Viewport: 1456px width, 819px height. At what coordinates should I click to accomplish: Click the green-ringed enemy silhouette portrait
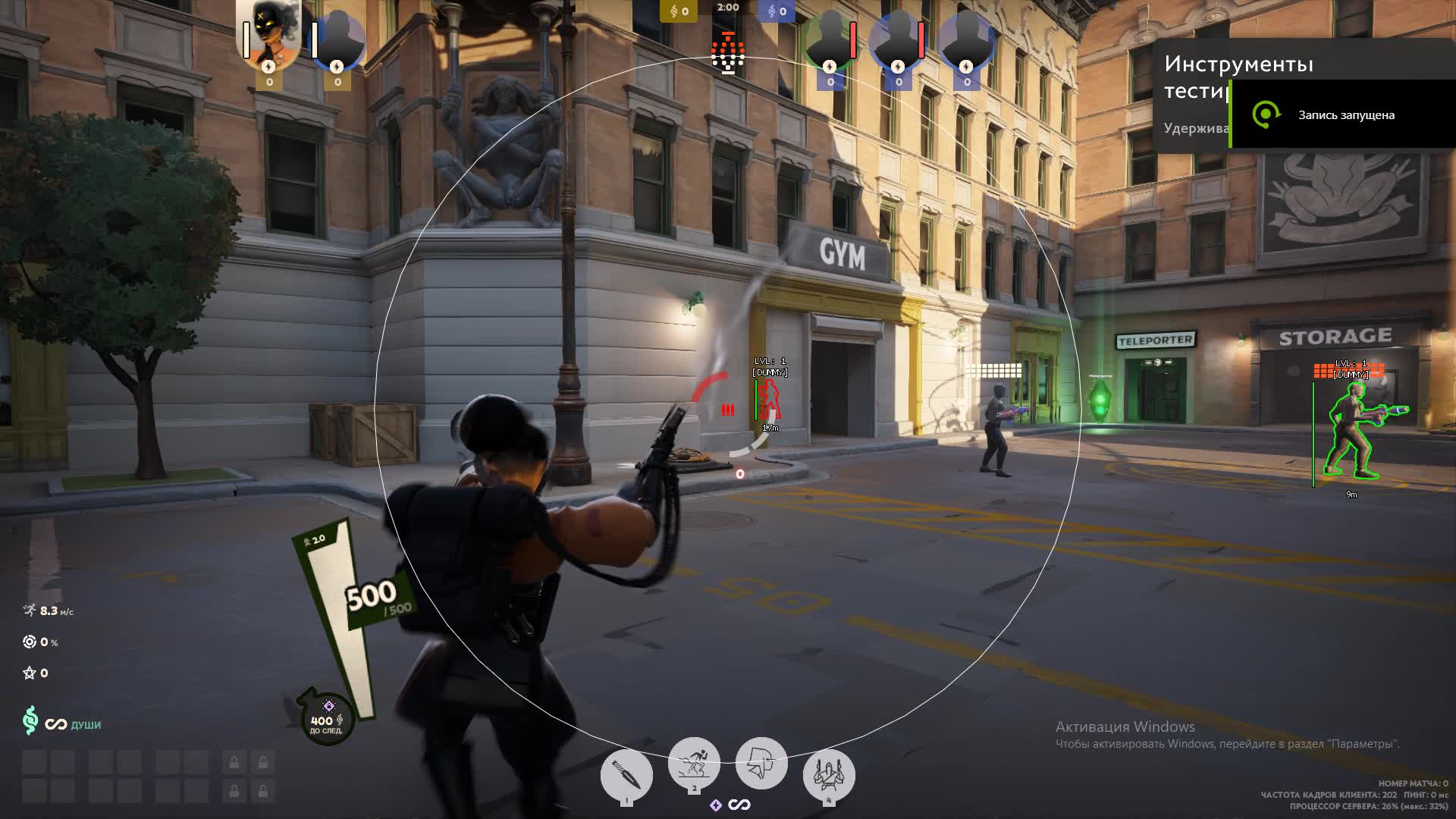(829, 38)
